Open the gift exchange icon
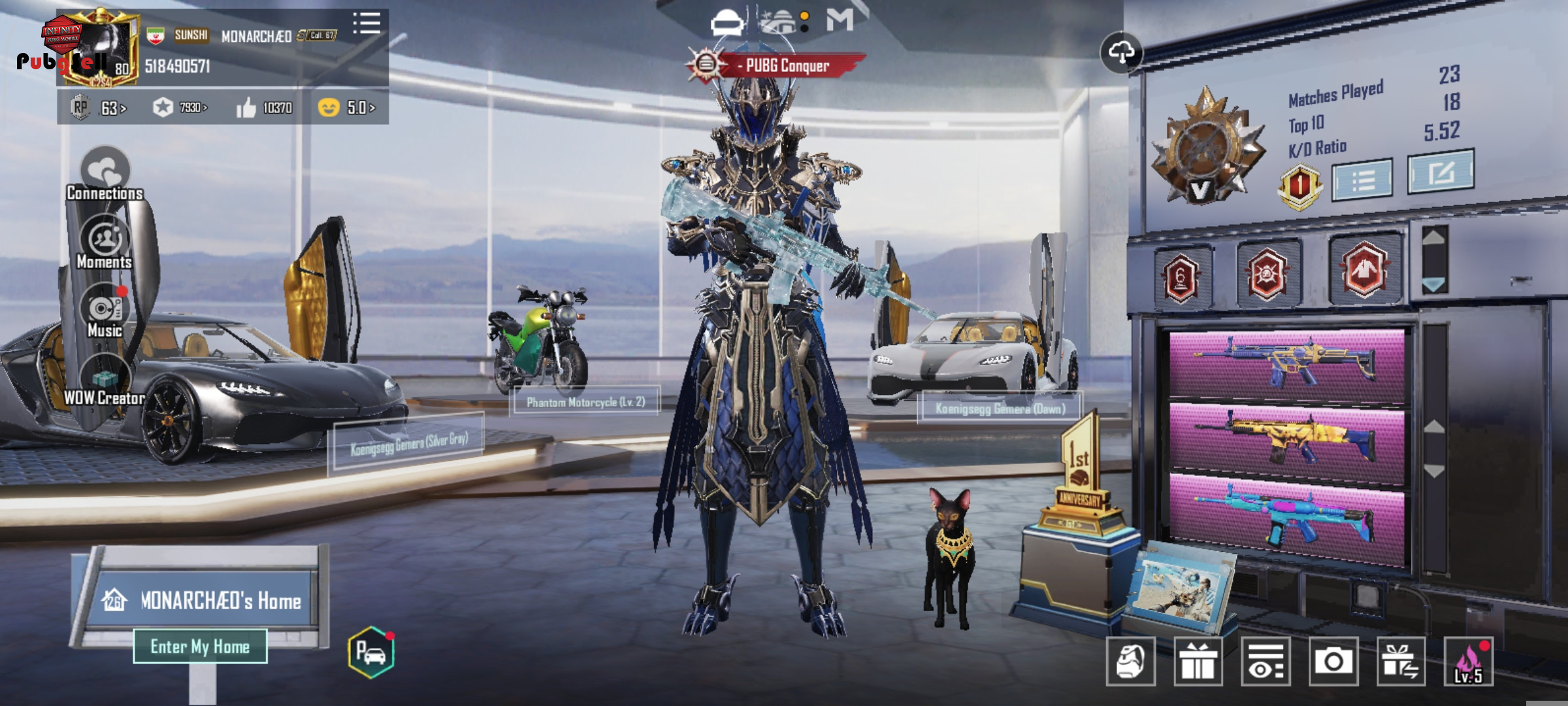The height and width of the screenshot is (706, 1568). [1401, 662]
